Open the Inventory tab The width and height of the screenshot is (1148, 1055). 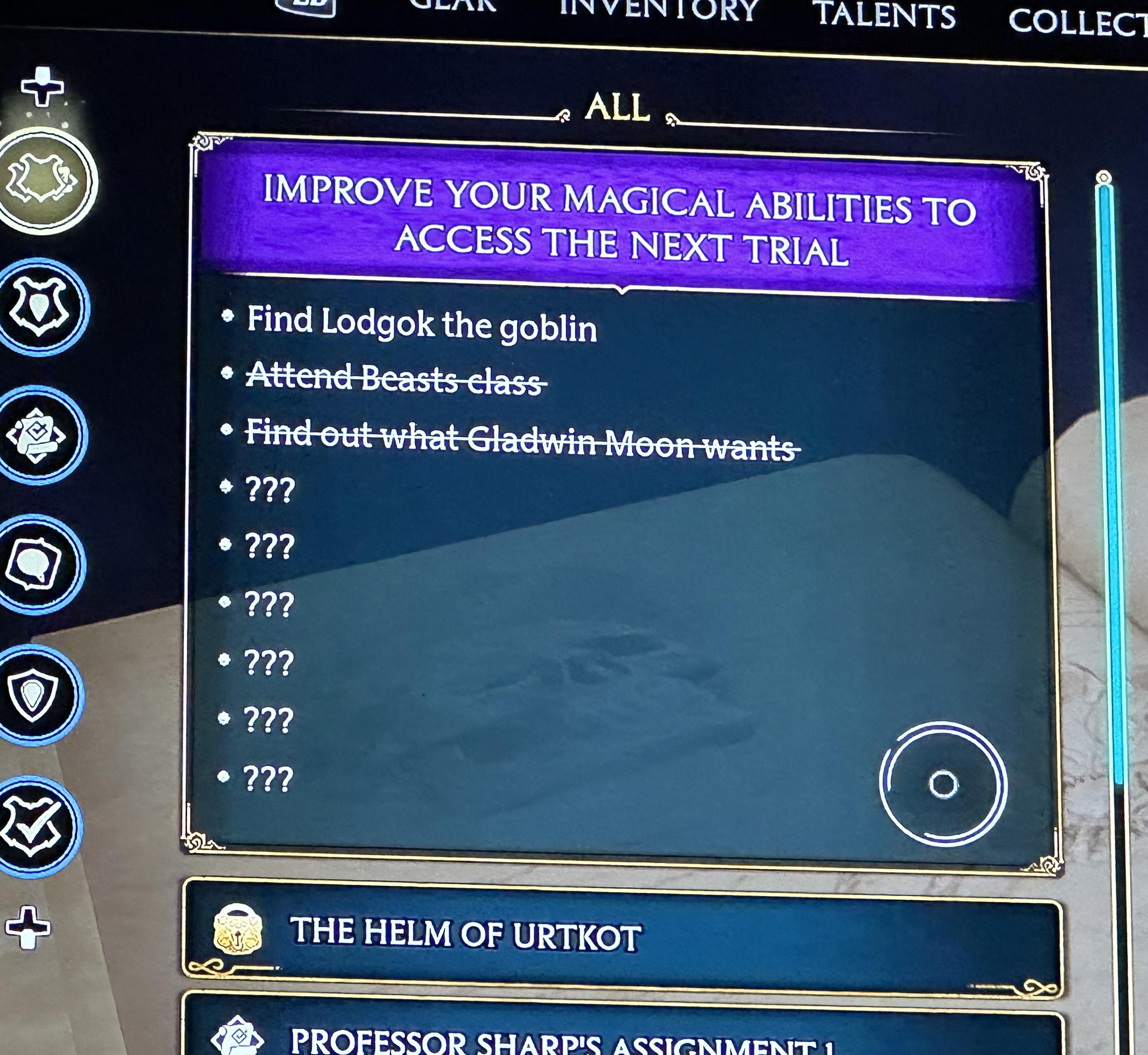[x=659, y=10]
